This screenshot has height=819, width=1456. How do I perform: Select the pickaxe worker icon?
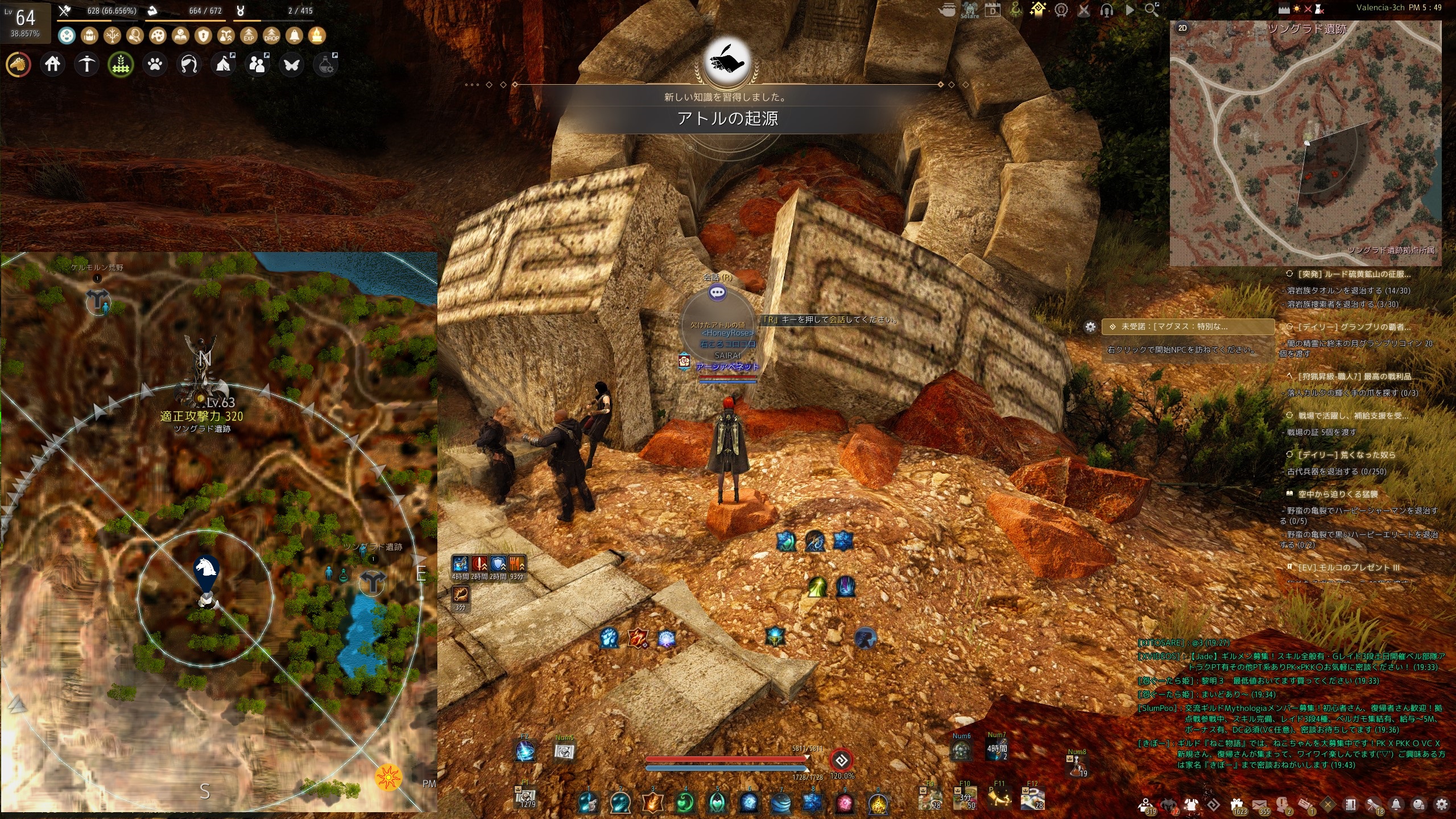pos(86,64)
